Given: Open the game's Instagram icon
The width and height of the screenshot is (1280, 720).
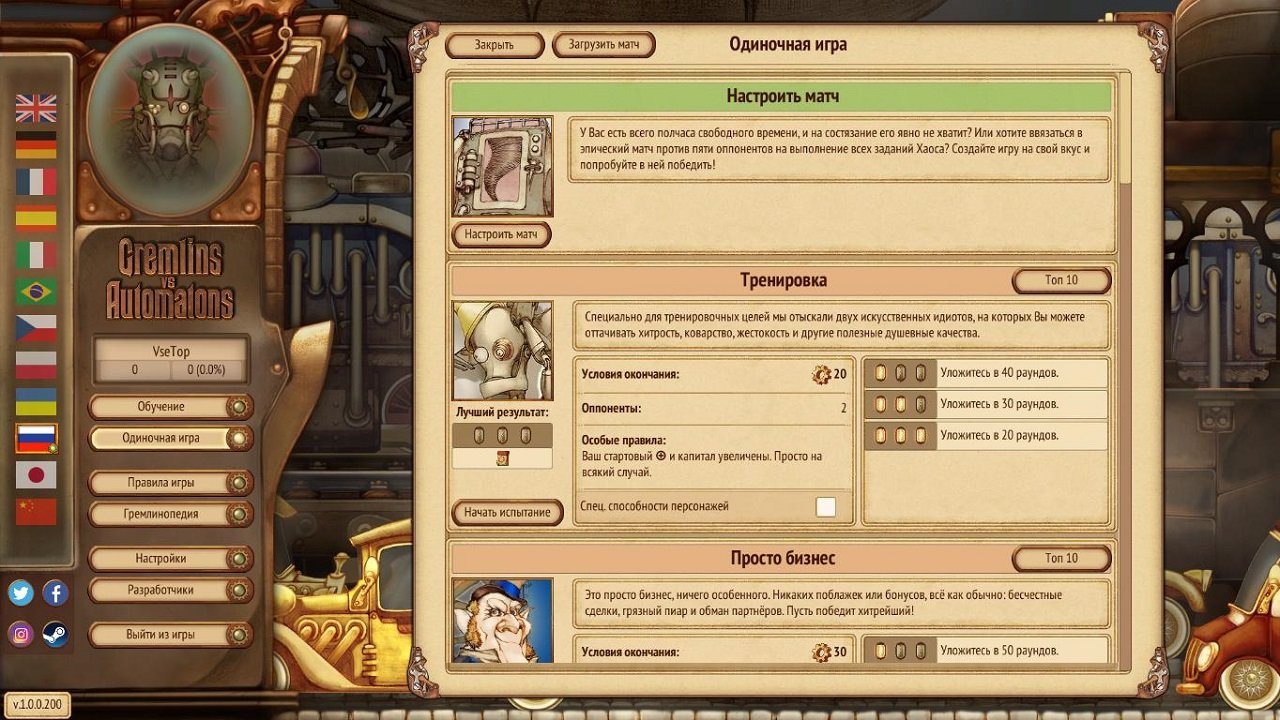Looking at the screenshot, I should [x=21, y=632].
